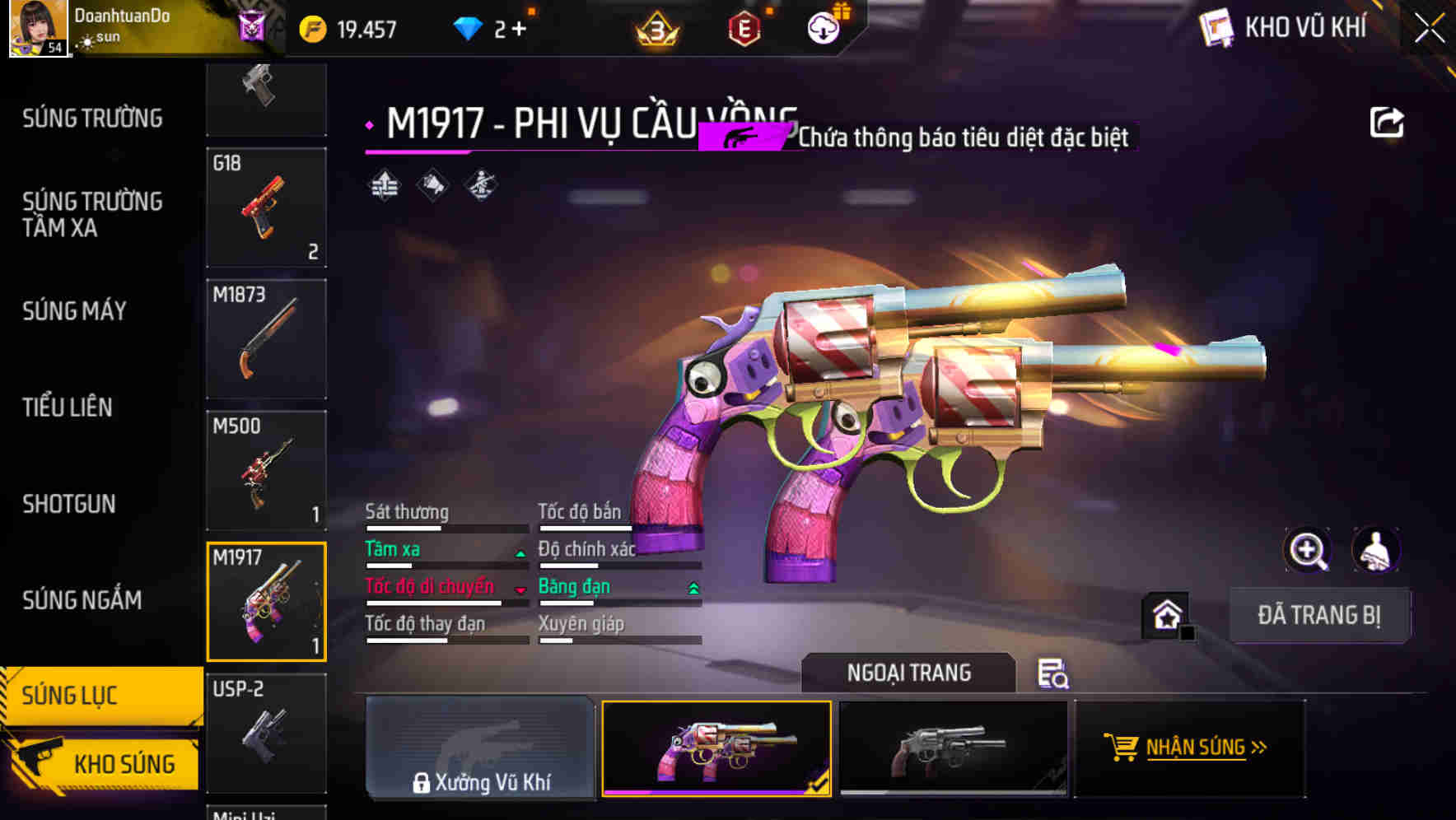This screenshot has height=820, width=1456.
Task: Click the home icon beside ĐÃ TRANG BỊ
Action: pyautogui.click(x=1166, y=615)
